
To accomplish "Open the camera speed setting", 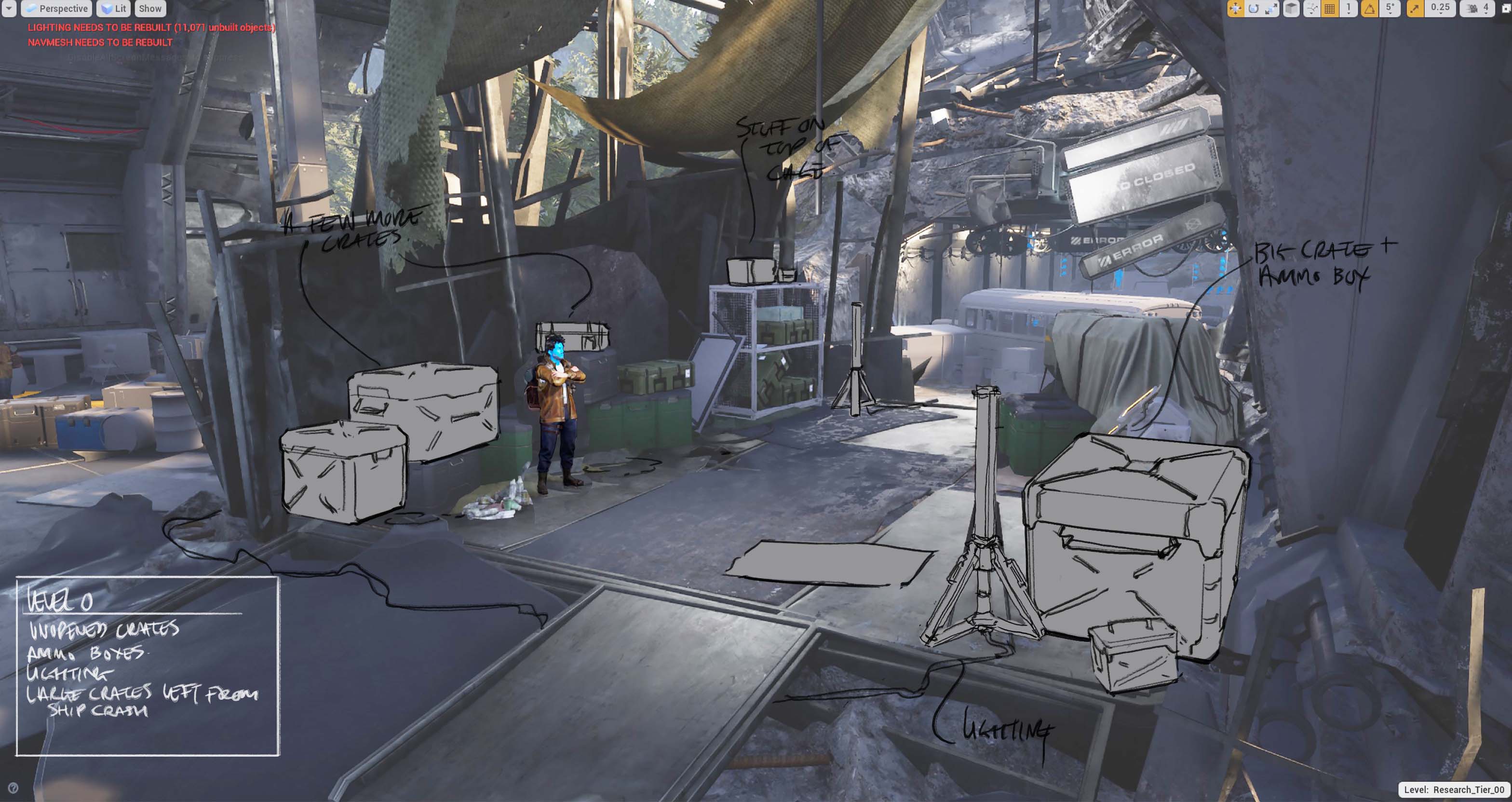I will point(1477,8).
